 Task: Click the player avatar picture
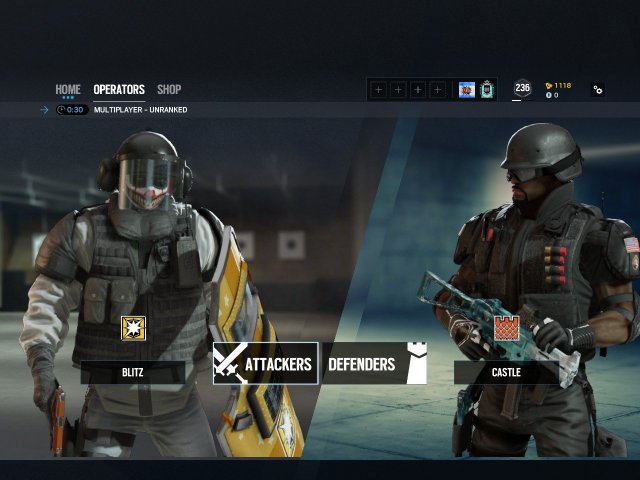[x=466, y=90]
